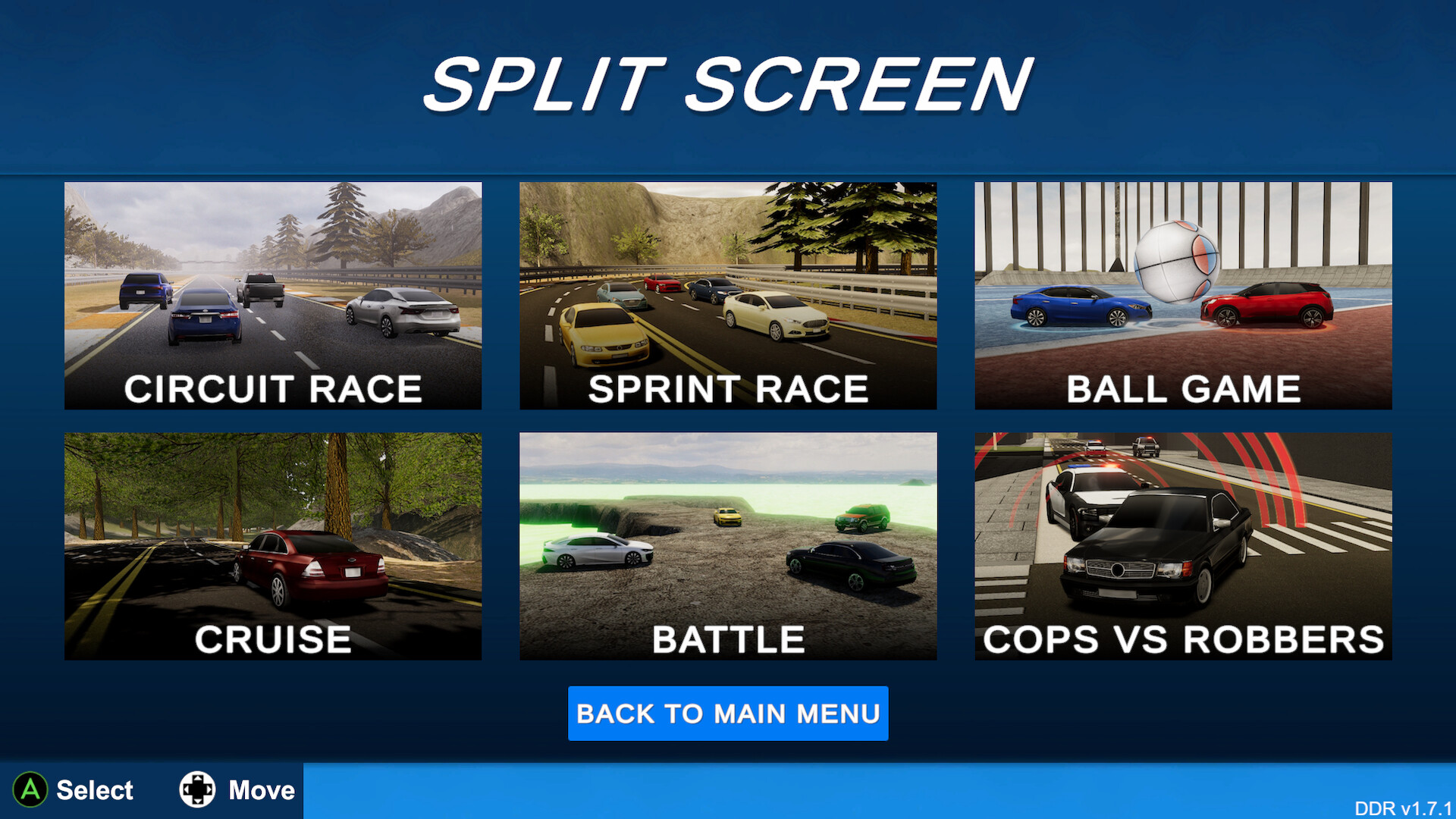
Task: Click the D-pad Move icon
Action: tap(199, 789)
